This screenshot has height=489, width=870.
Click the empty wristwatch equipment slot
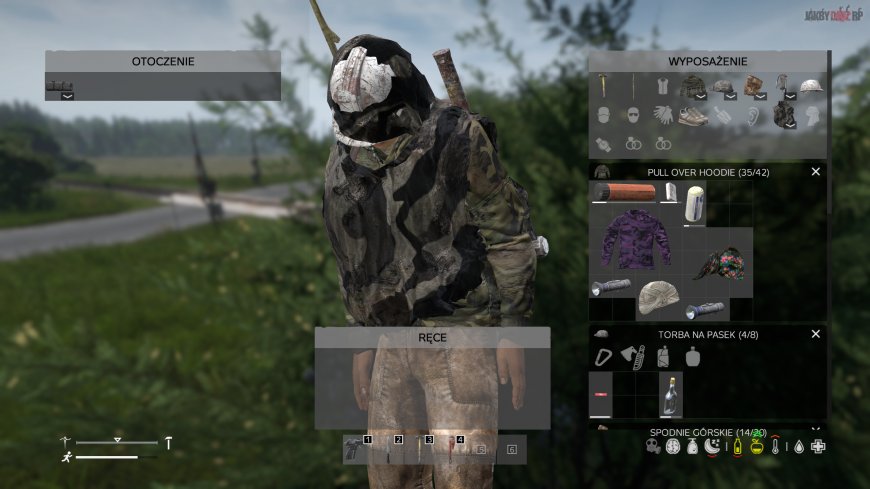604,144
